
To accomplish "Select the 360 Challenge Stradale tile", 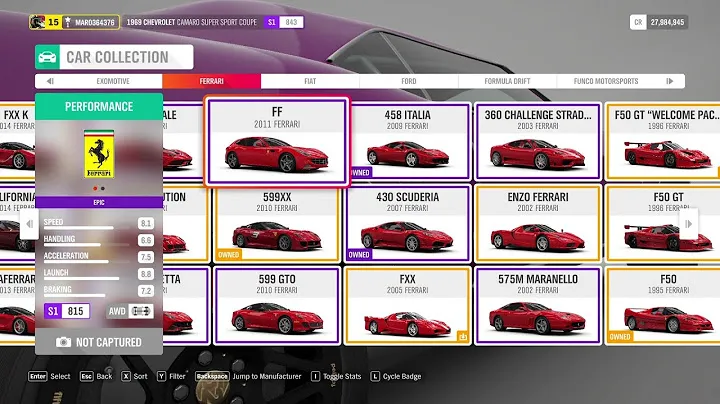I will (537, 141).
